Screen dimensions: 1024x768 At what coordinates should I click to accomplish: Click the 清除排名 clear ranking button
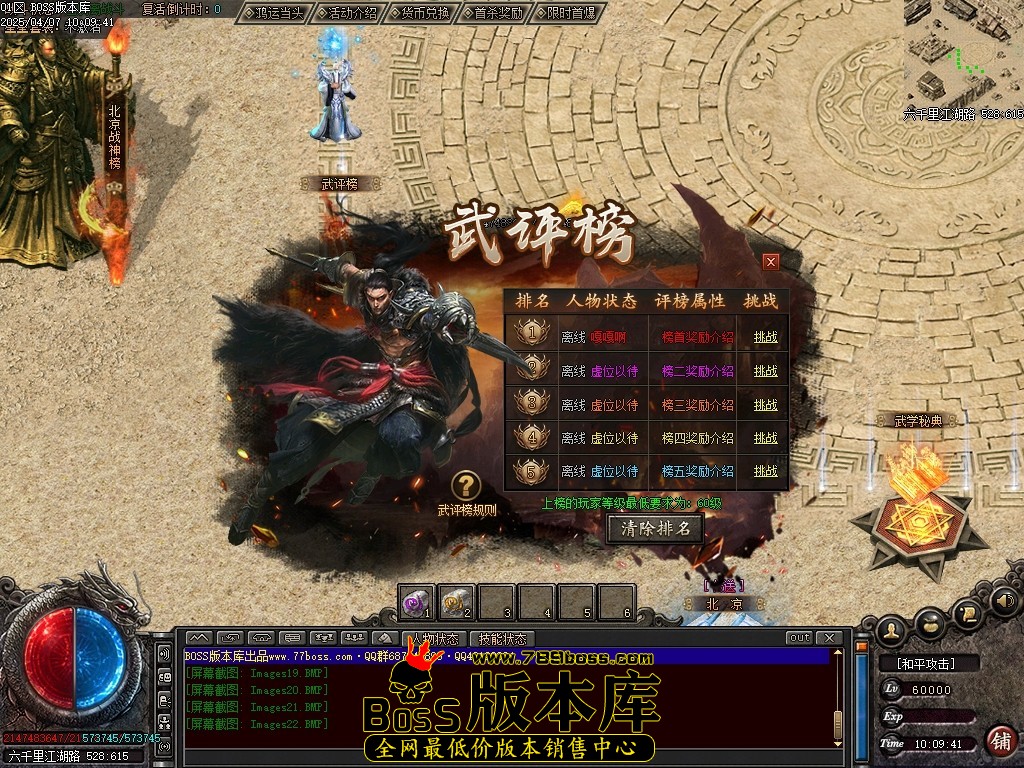tap(655, 528)
